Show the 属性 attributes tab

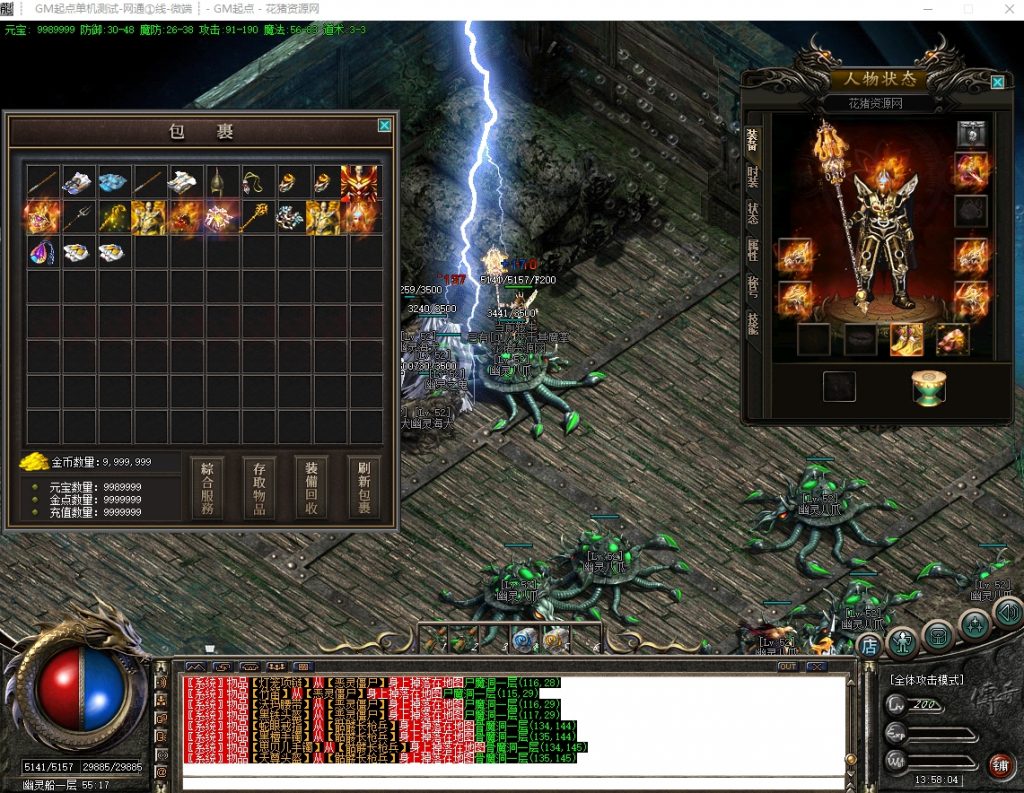(752, 250)
